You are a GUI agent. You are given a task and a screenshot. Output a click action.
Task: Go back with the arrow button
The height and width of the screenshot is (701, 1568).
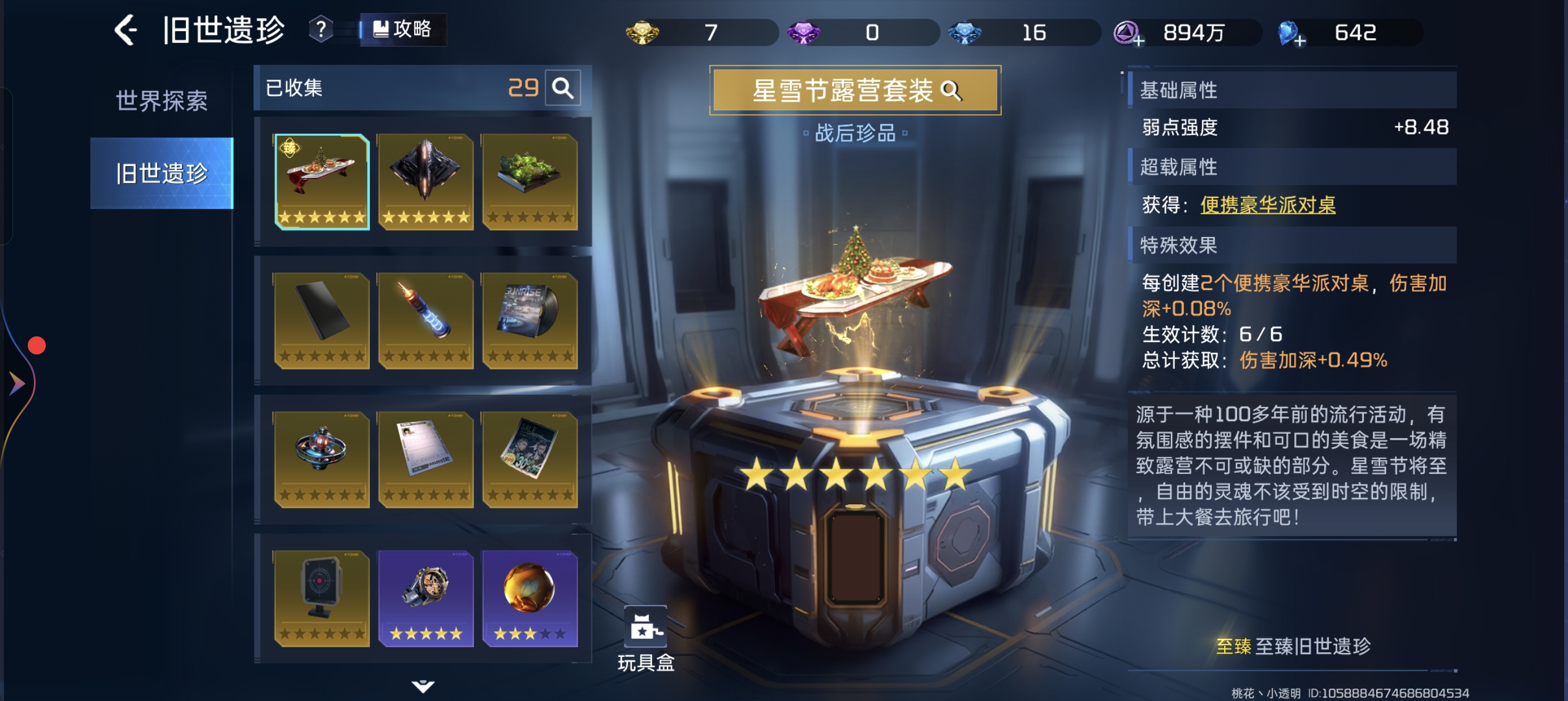pyautogui.click(x=126, y=31)
